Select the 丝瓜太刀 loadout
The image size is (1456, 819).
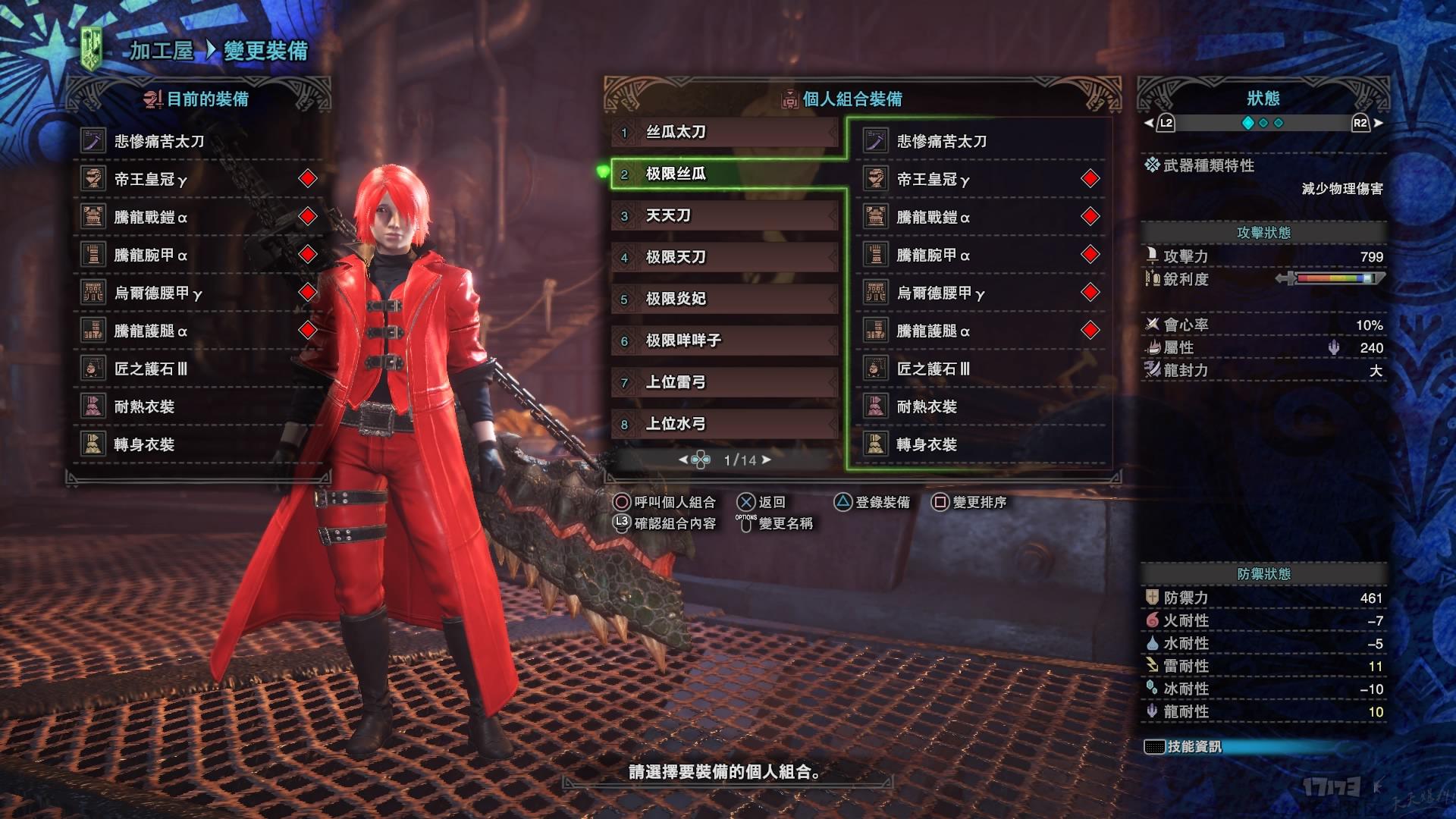click(724, 133)
